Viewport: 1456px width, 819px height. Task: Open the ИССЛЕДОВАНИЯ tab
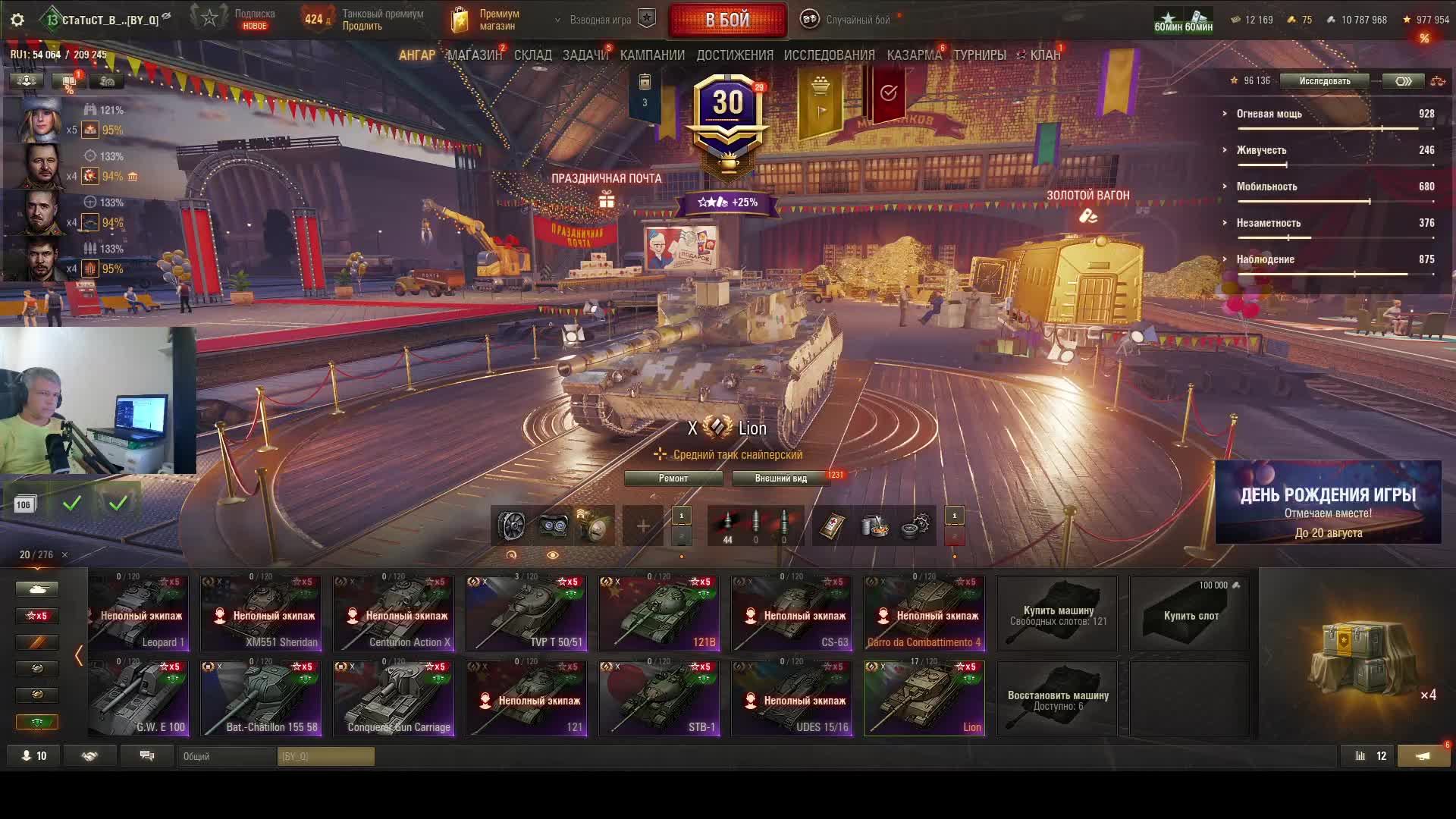tap(829, 55)
